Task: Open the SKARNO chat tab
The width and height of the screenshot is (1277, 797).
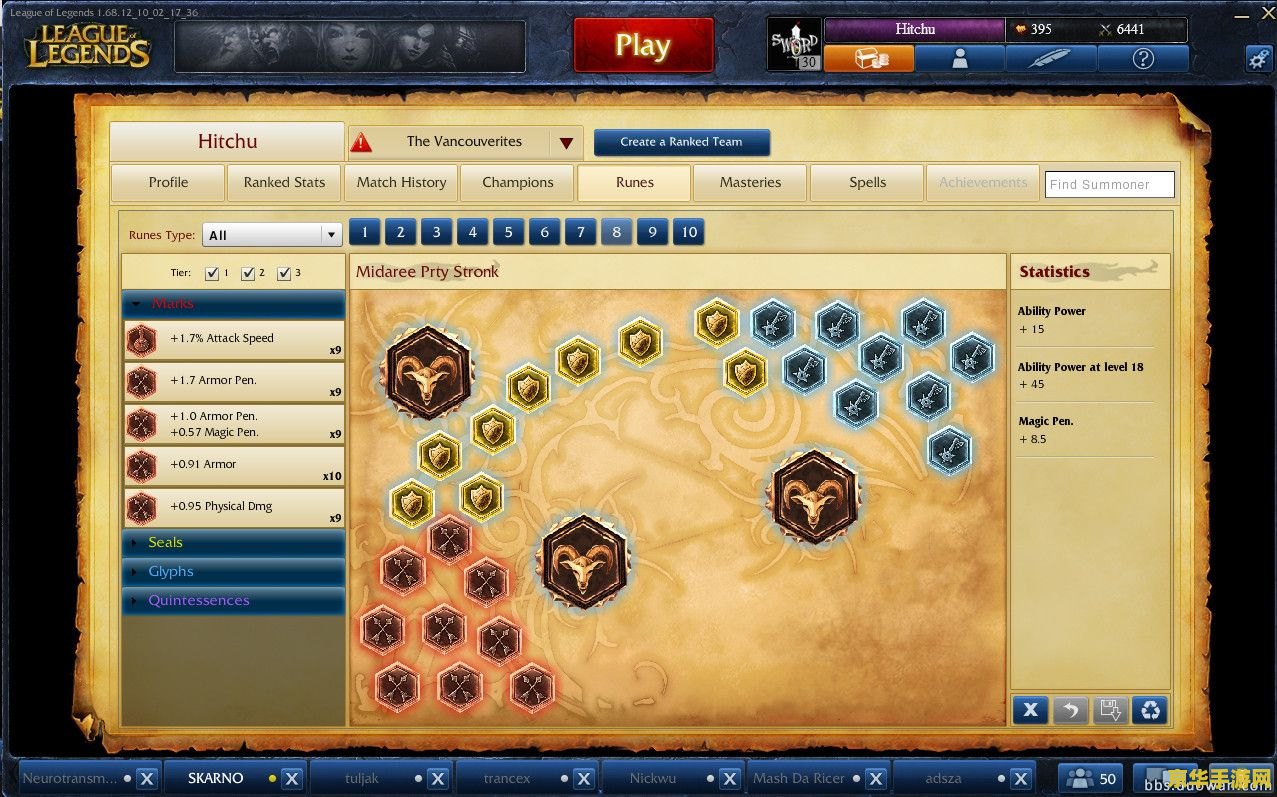Action: [x=215, y=778]
